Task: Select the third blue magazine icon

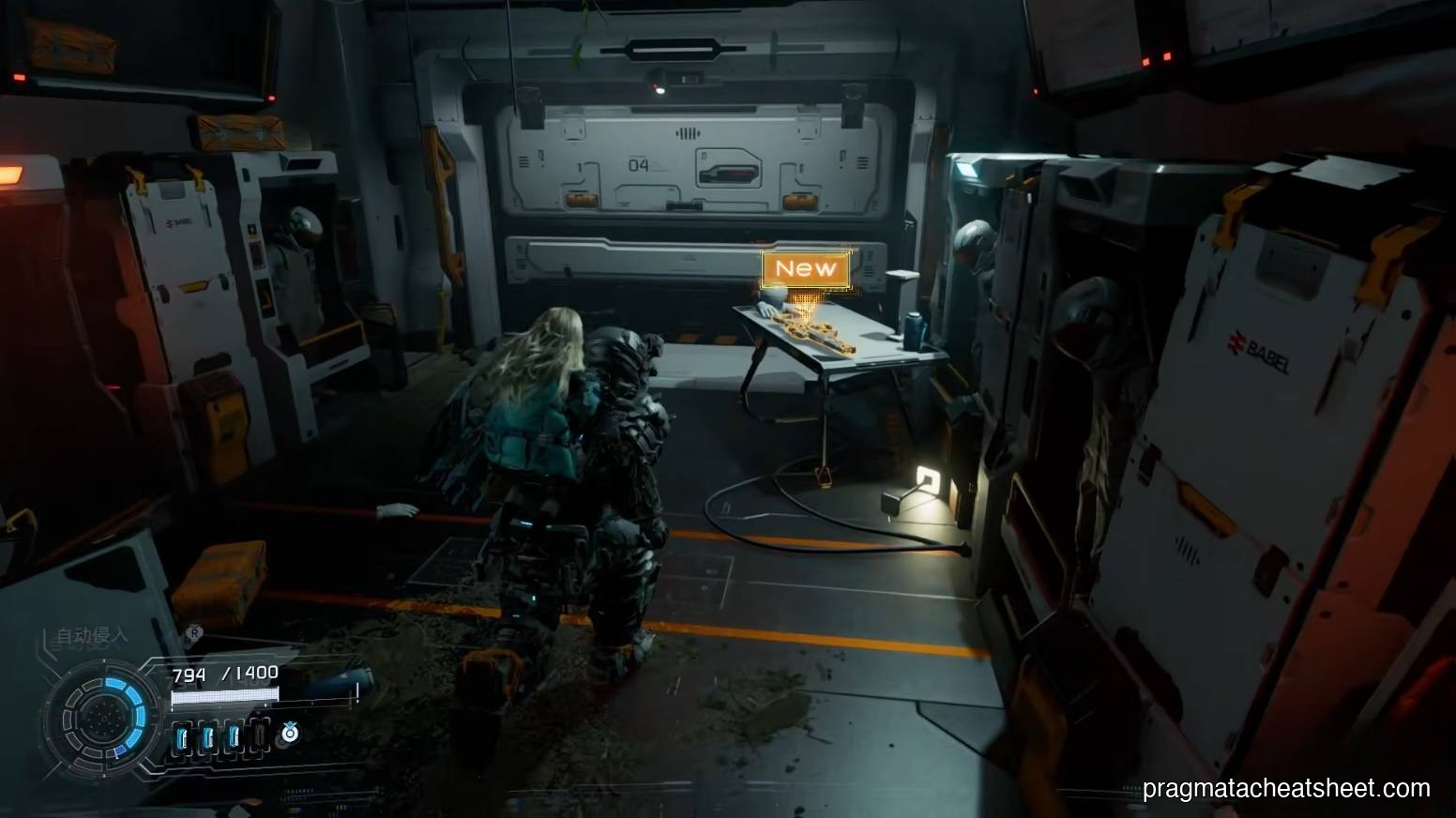Action: pos(235,736)
